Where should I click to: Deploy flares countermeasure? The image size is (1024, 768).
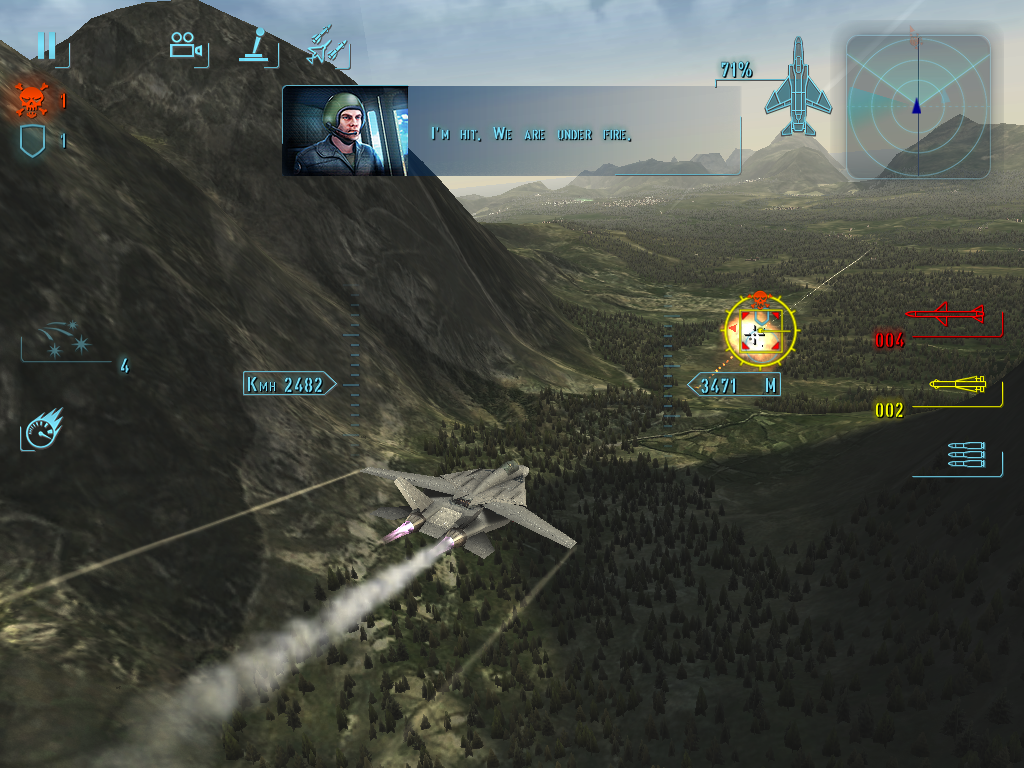coord(62,338)
